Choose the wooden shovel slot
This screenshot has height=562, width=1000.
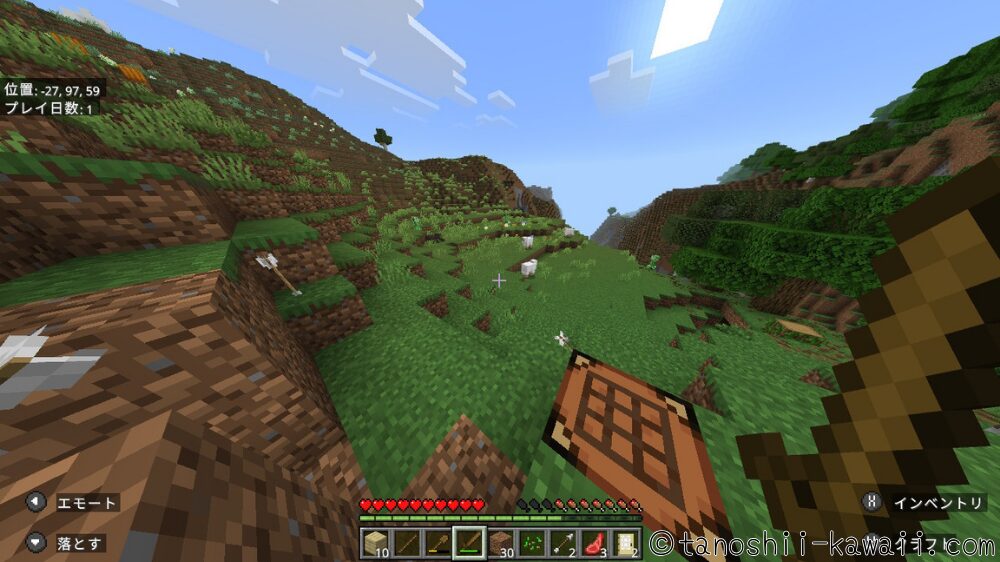pos(438,543)
